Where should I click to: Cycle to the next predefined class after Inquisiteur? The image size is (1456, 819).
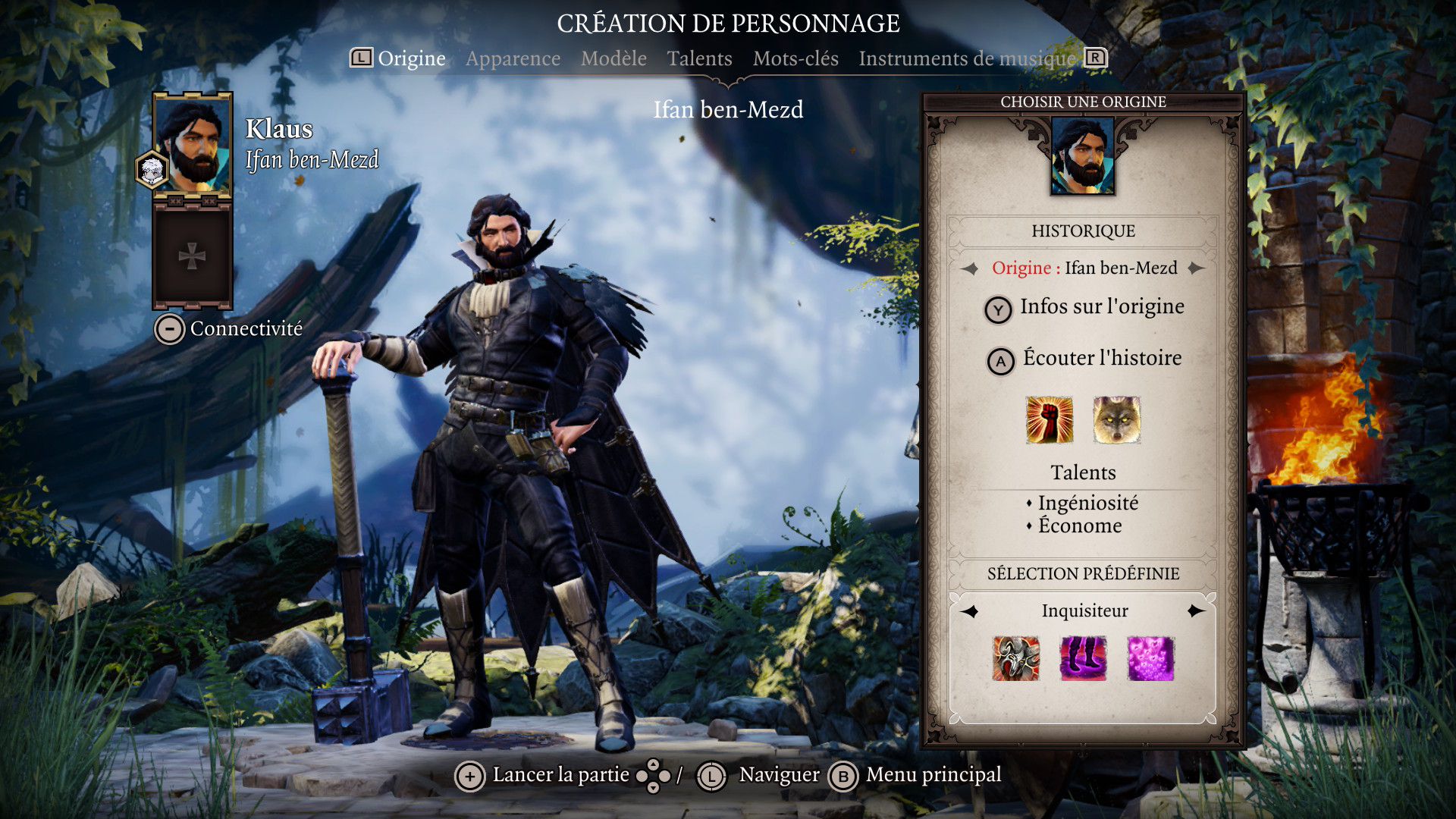click(x=1196, y=611)
